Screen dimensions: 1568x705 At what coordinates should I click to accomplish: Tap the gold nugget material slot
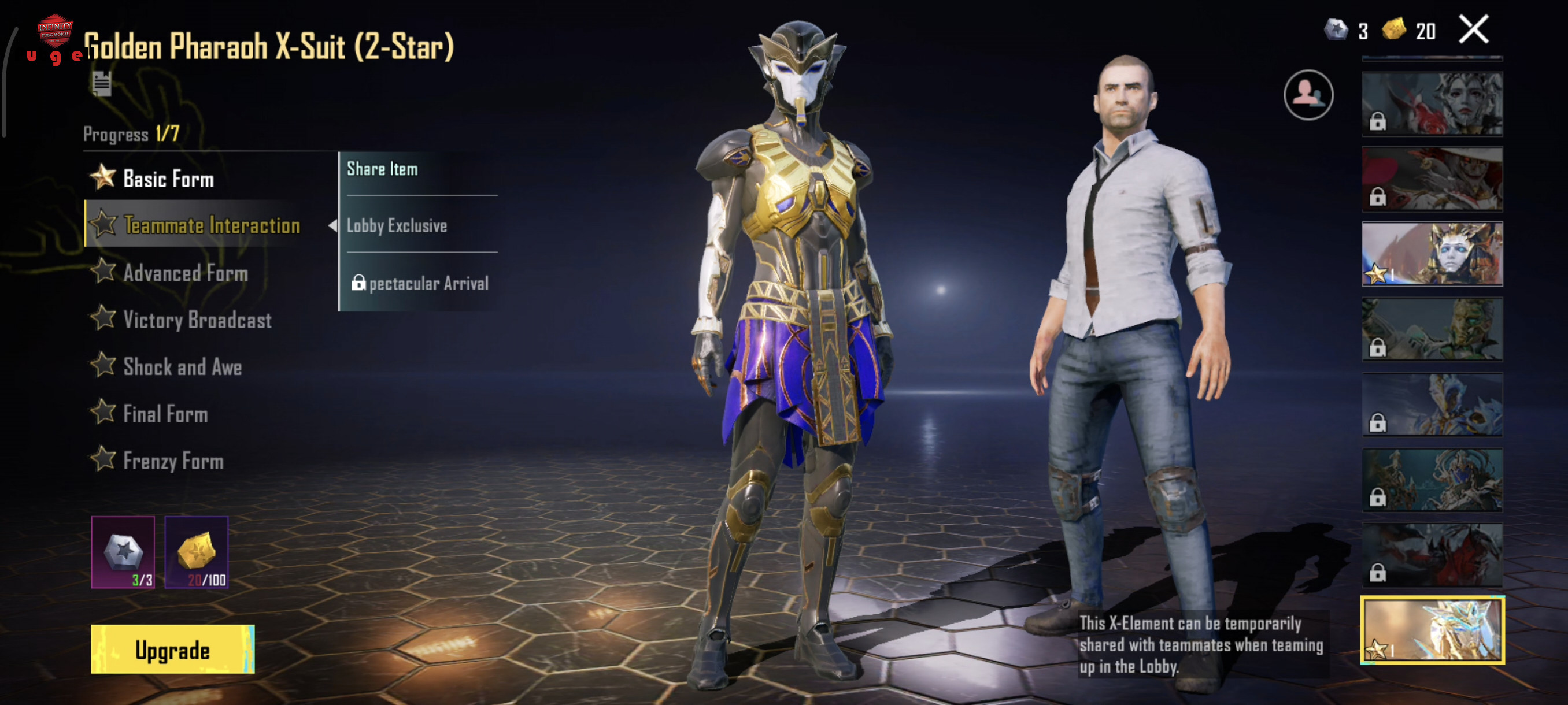[x=196, y=552]
